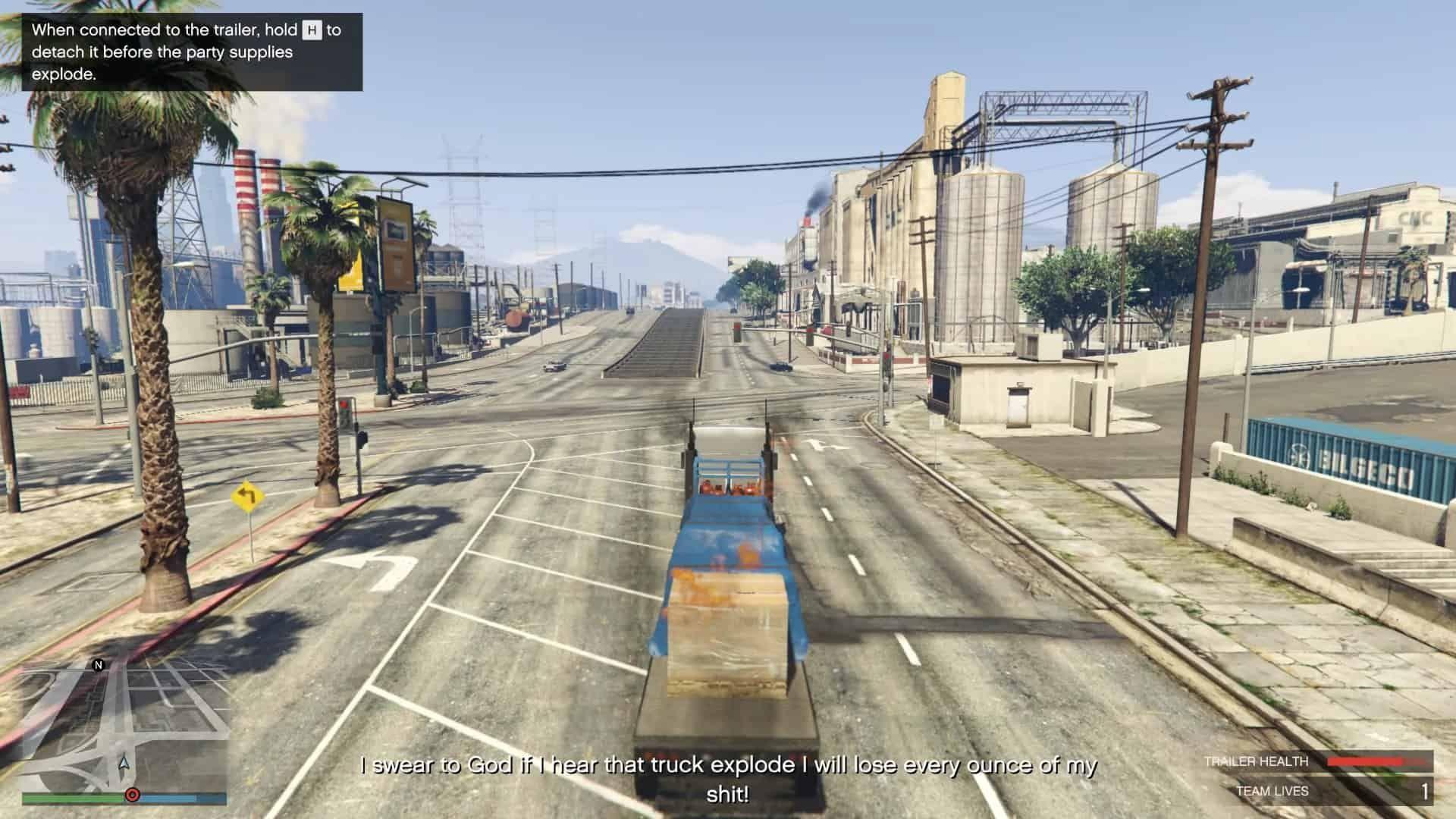Image resolution: width=1456 pixels, height=819 pixels.
Task: Click the north compass indicator on minimap
Action: tap(98, 666)
